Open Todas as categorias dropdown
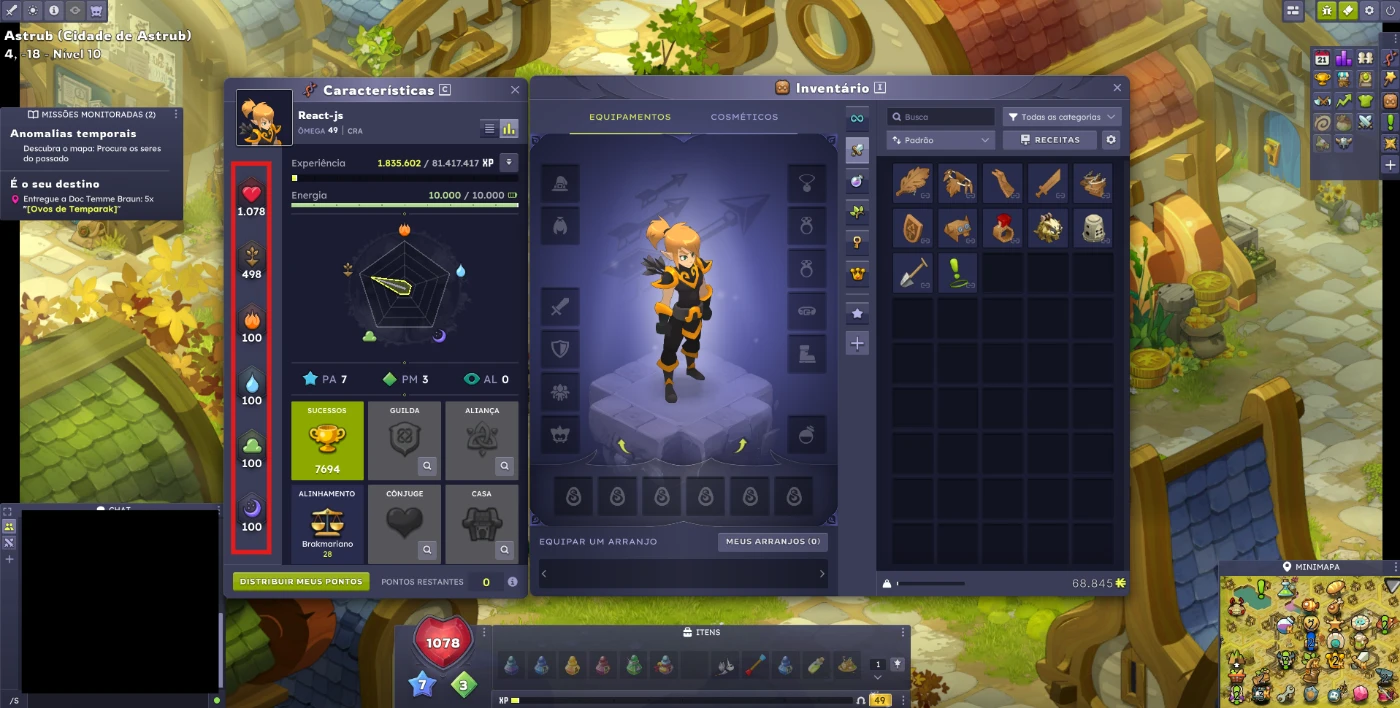 coord(1061,117)
